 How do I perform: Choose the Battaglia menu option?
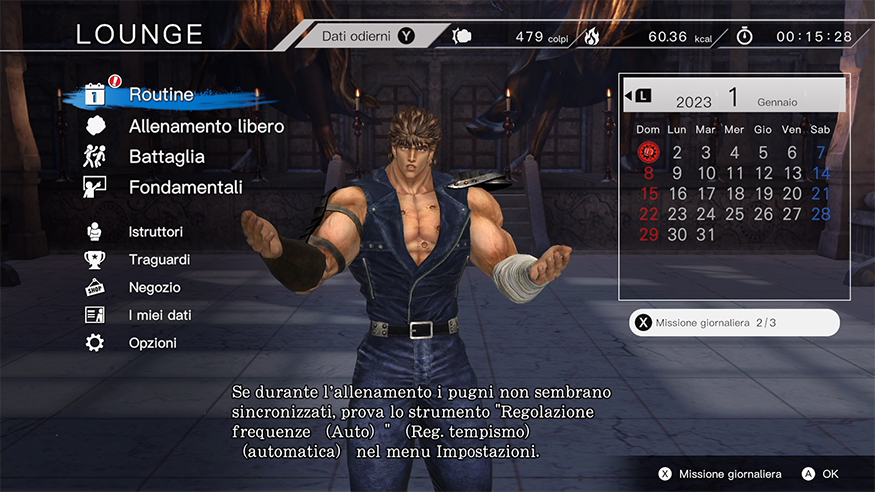click(166, 156)
